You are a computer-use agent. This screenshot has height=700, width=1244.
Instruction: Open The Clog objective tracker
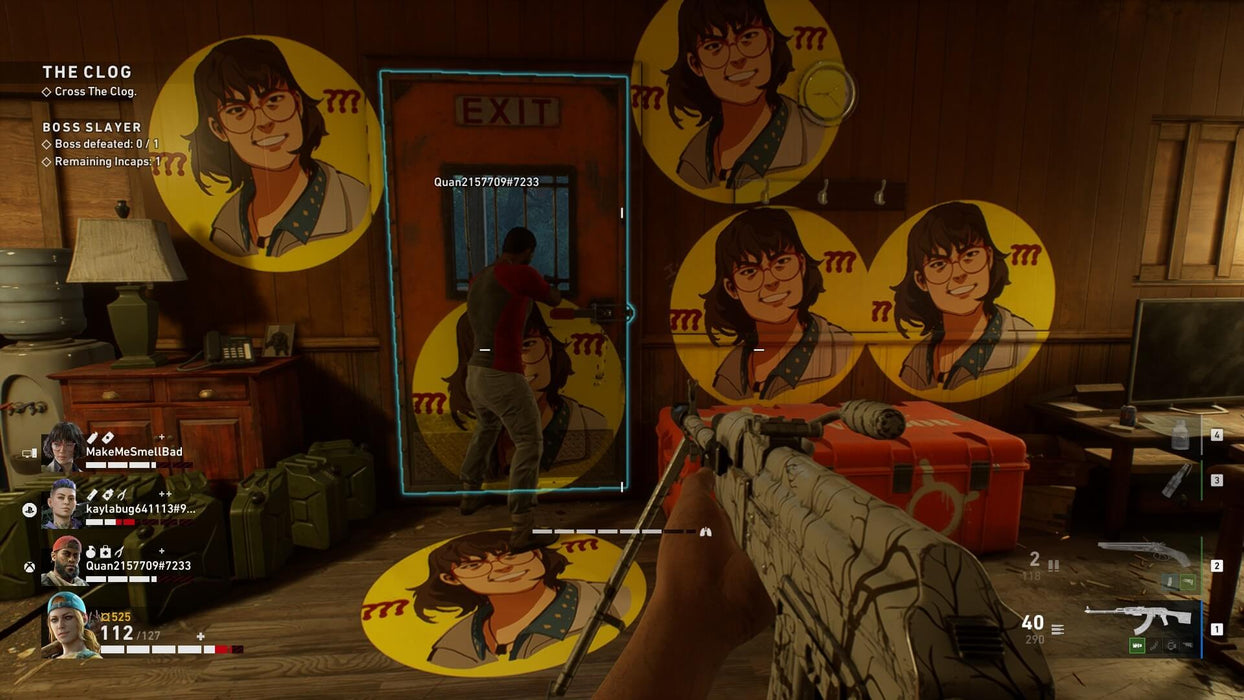coord(87,72)
